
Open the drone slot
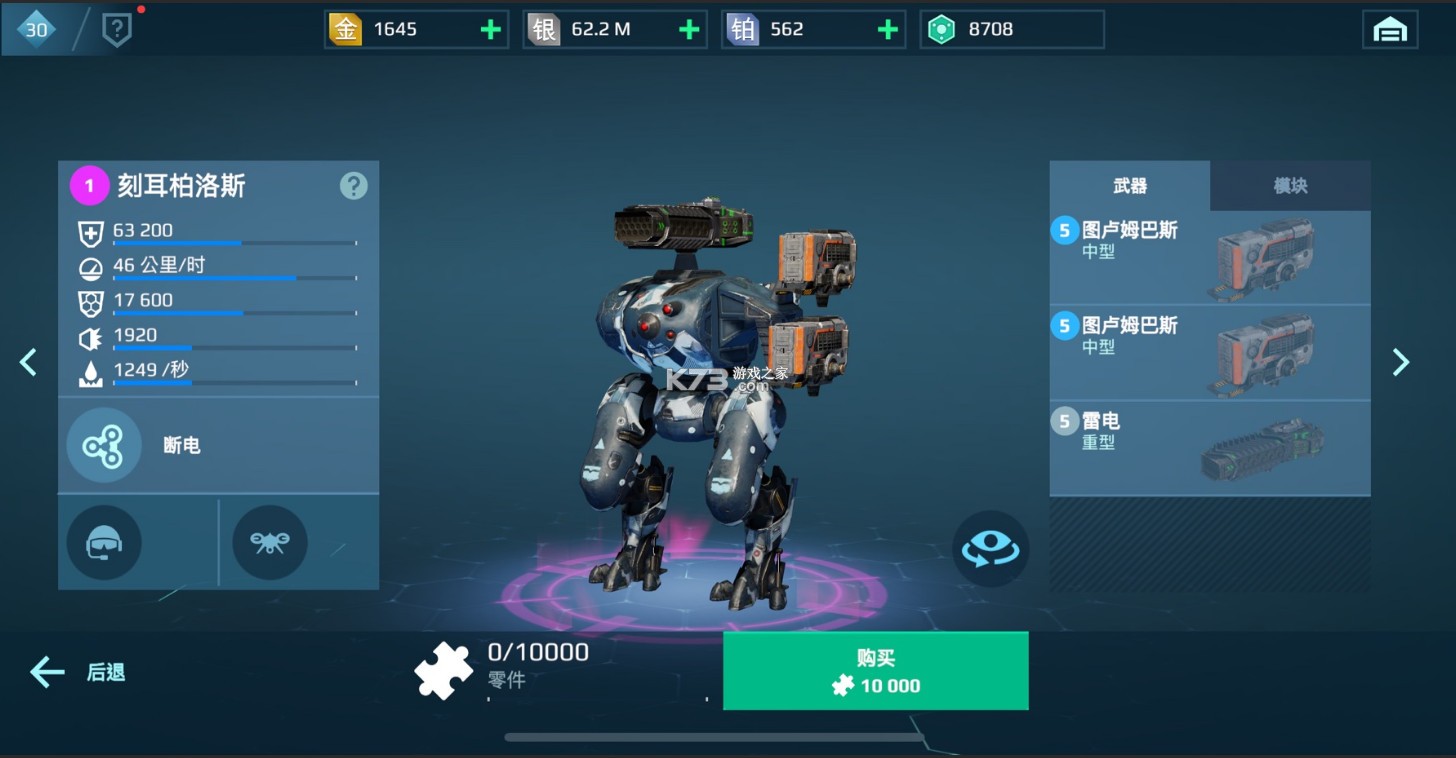coord(269,543)
